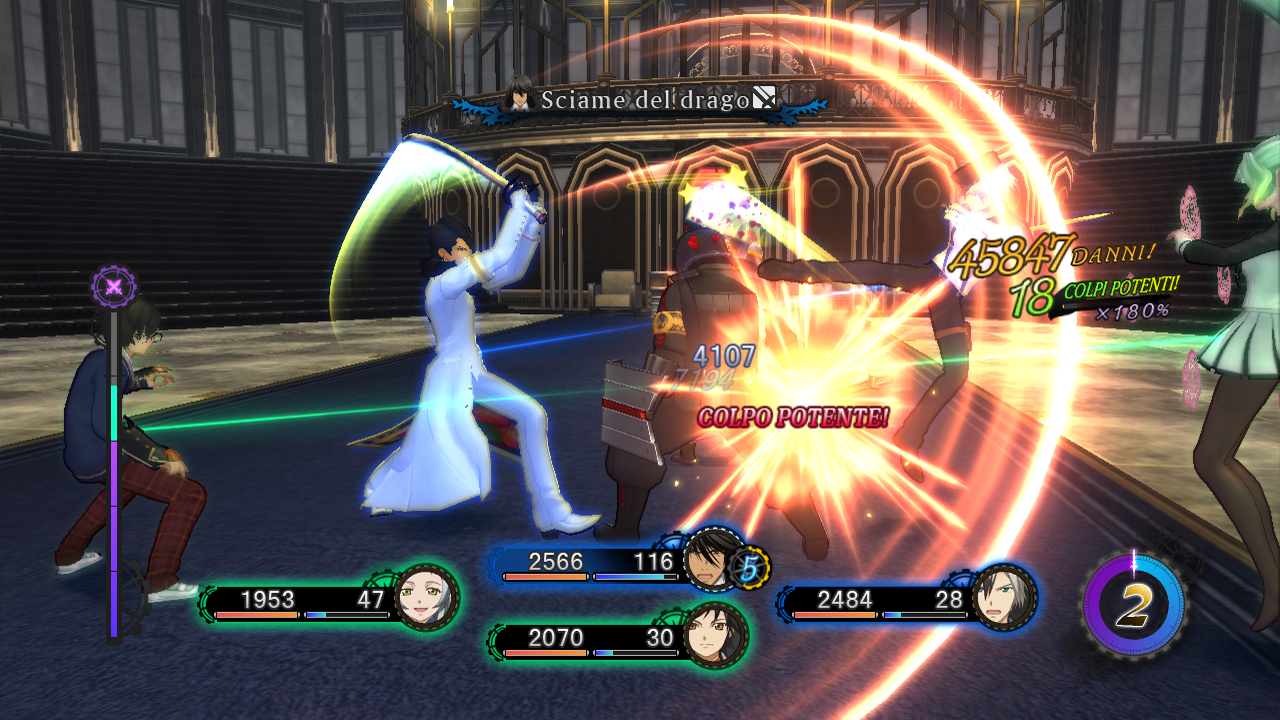Click the Sciame del drago arte banner
1280x720 pixels.
coord(641,99)
